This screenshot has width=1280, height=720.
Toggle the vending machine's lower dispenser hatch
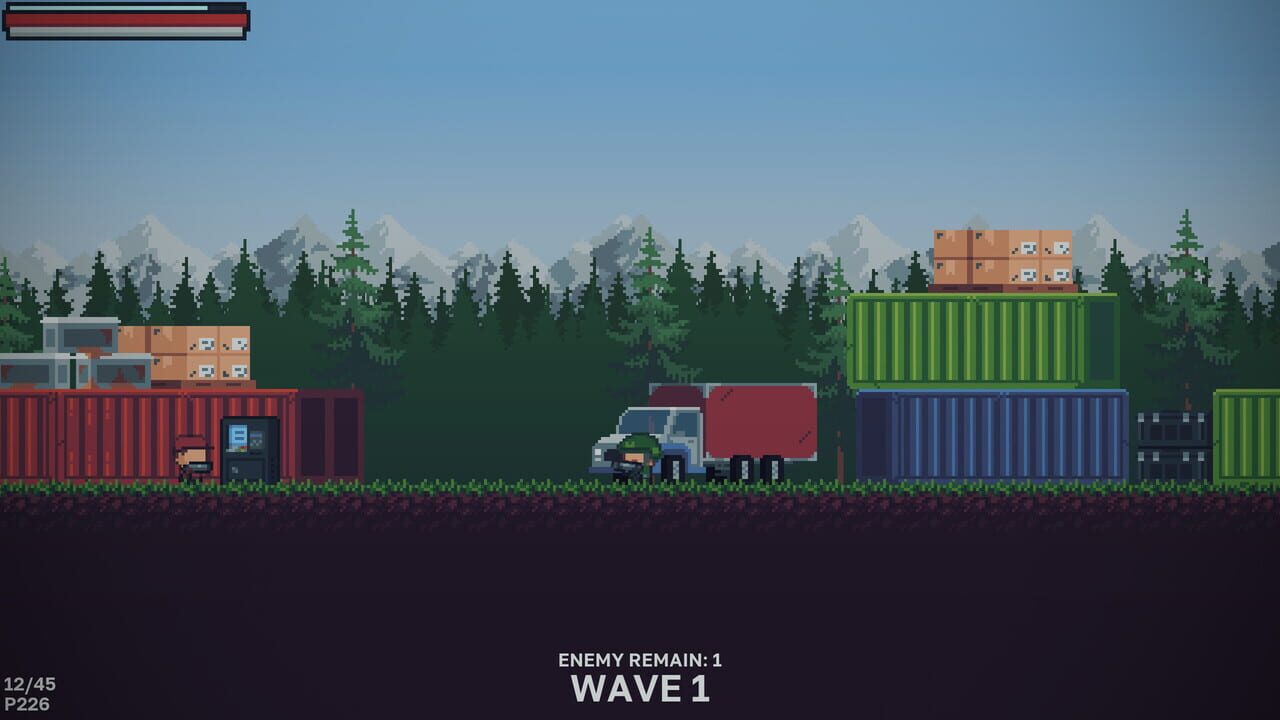246,468
